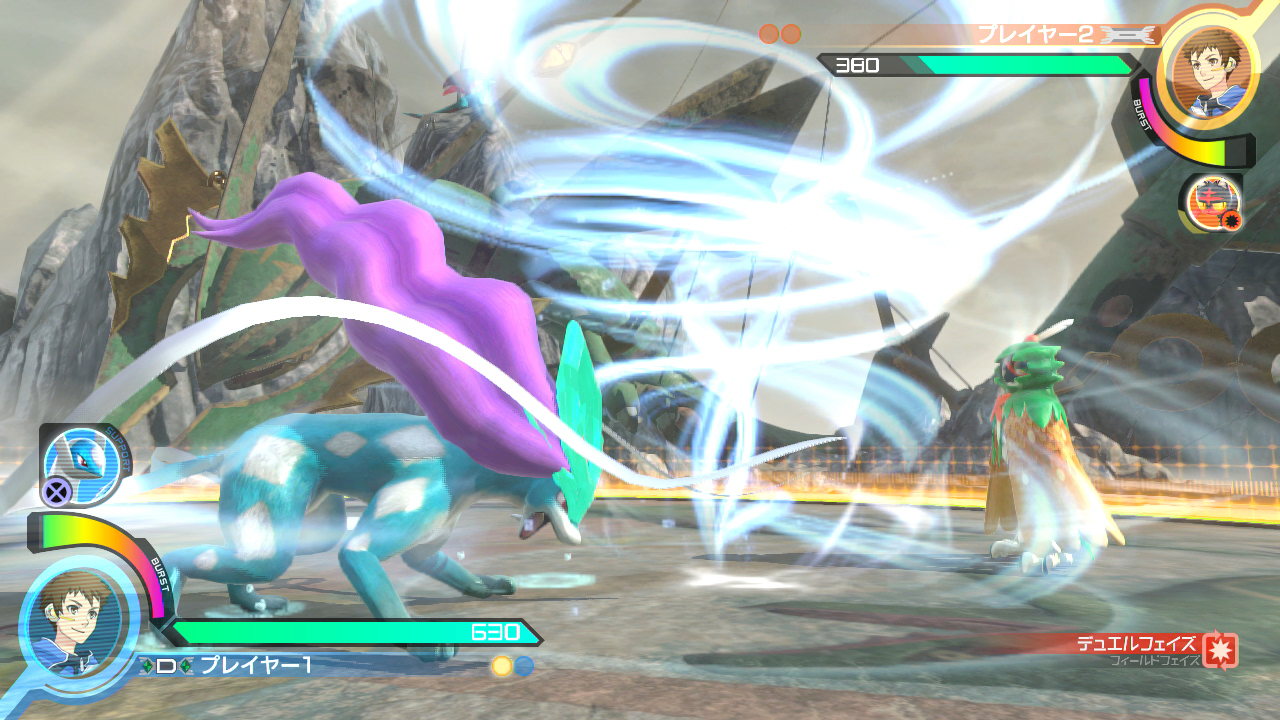
Task: Select Player 1's Lucario support icon
Action: click(x=81, y=463)
